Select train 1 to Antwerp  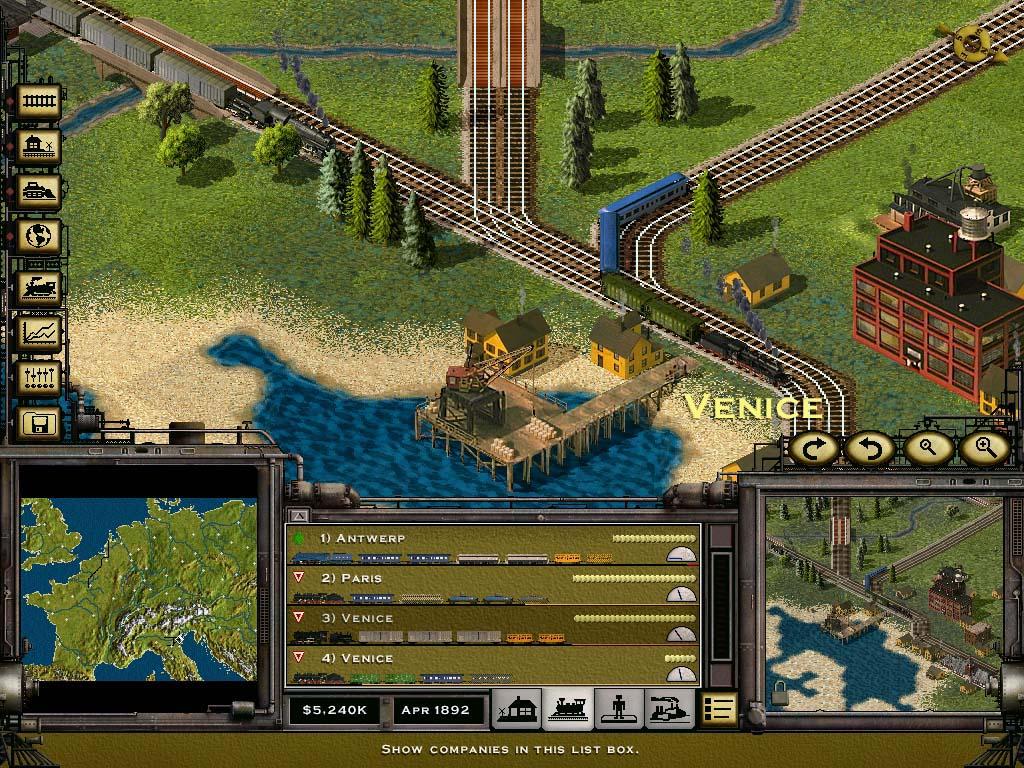click(492, 546)
